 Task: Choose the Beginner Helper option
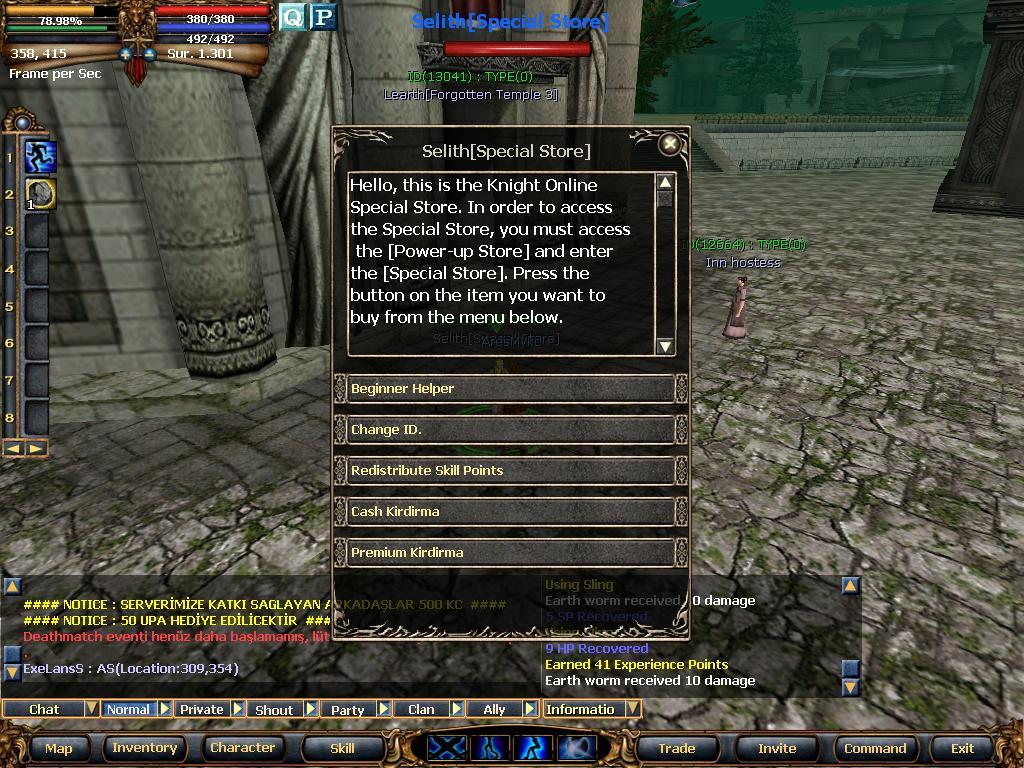point(508,389)
